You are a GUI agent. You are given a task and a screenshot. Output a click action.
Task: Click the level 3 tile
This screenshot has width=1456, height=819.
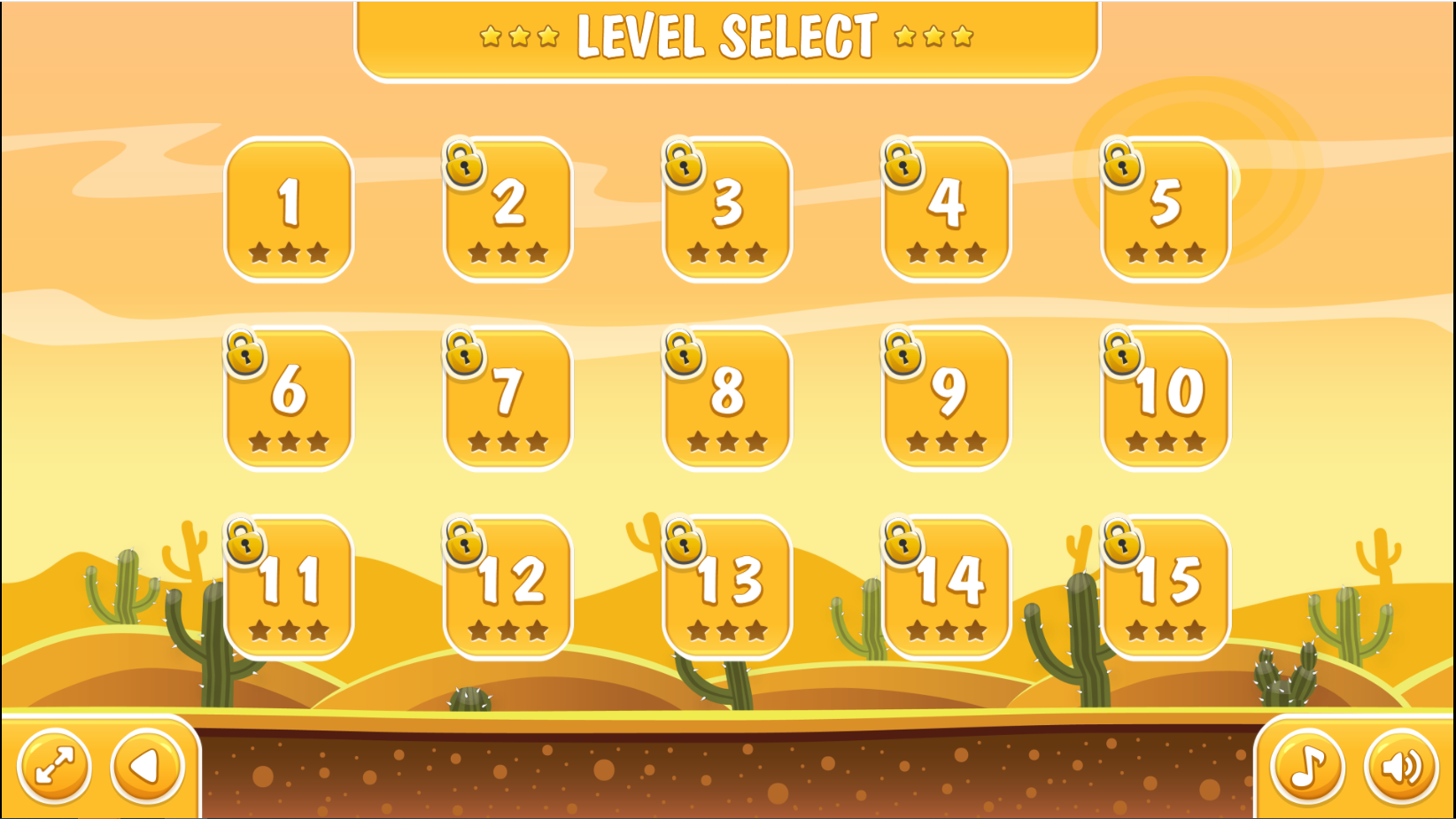pos(727,210)
